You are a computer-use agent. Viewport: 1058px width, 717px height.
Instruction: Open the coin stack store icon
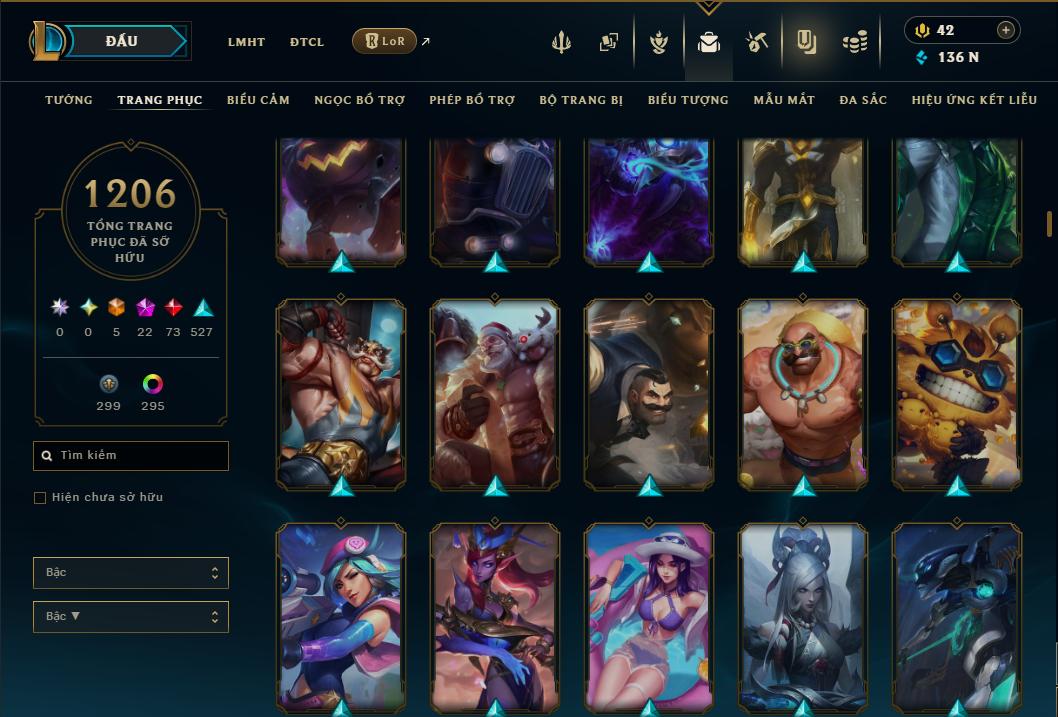pyautogui.click(x=854, y=42)
